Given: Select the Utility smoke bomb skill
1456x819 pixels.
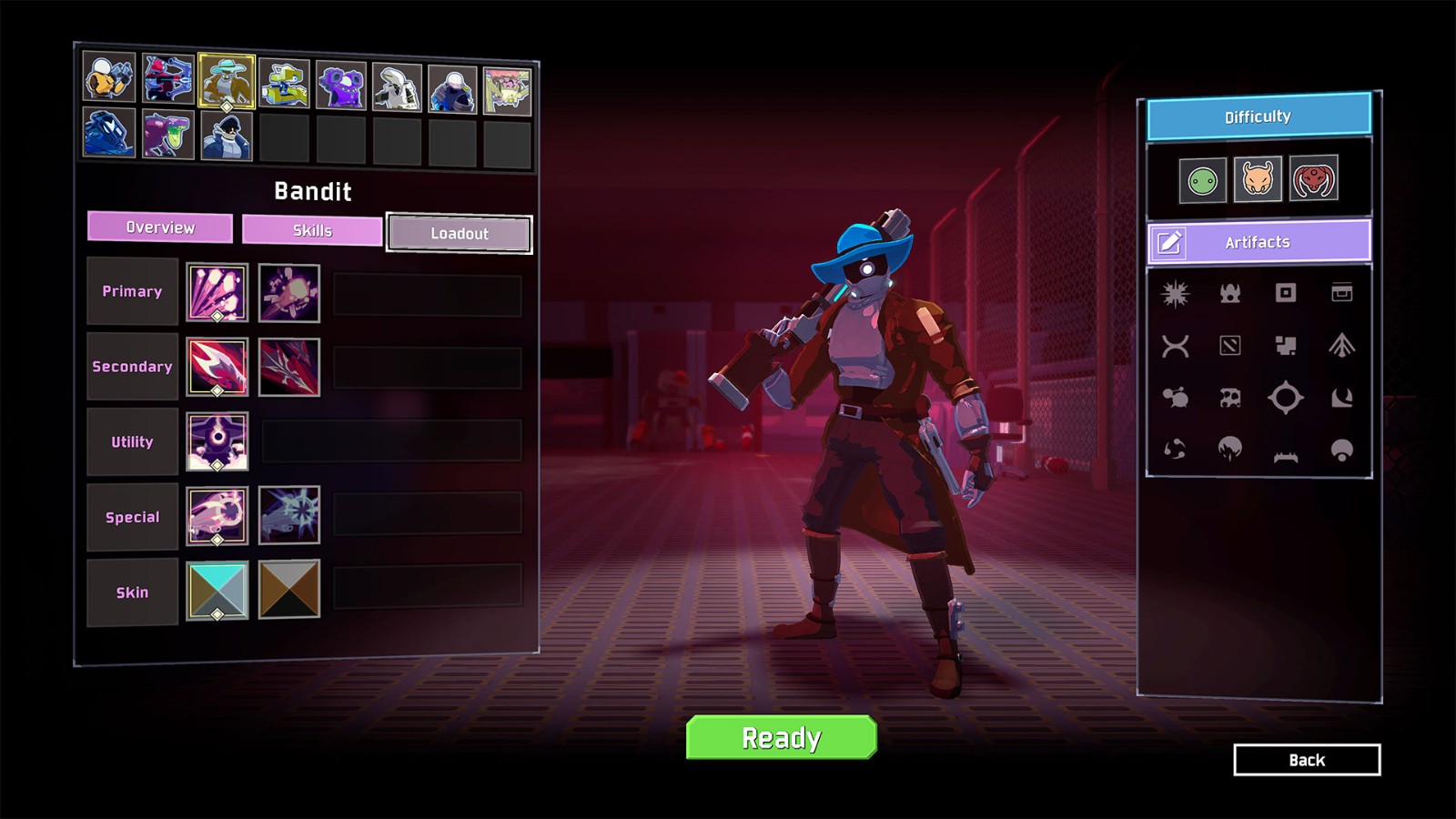Looking at the screenshot, I should click(x=217, y=441).
